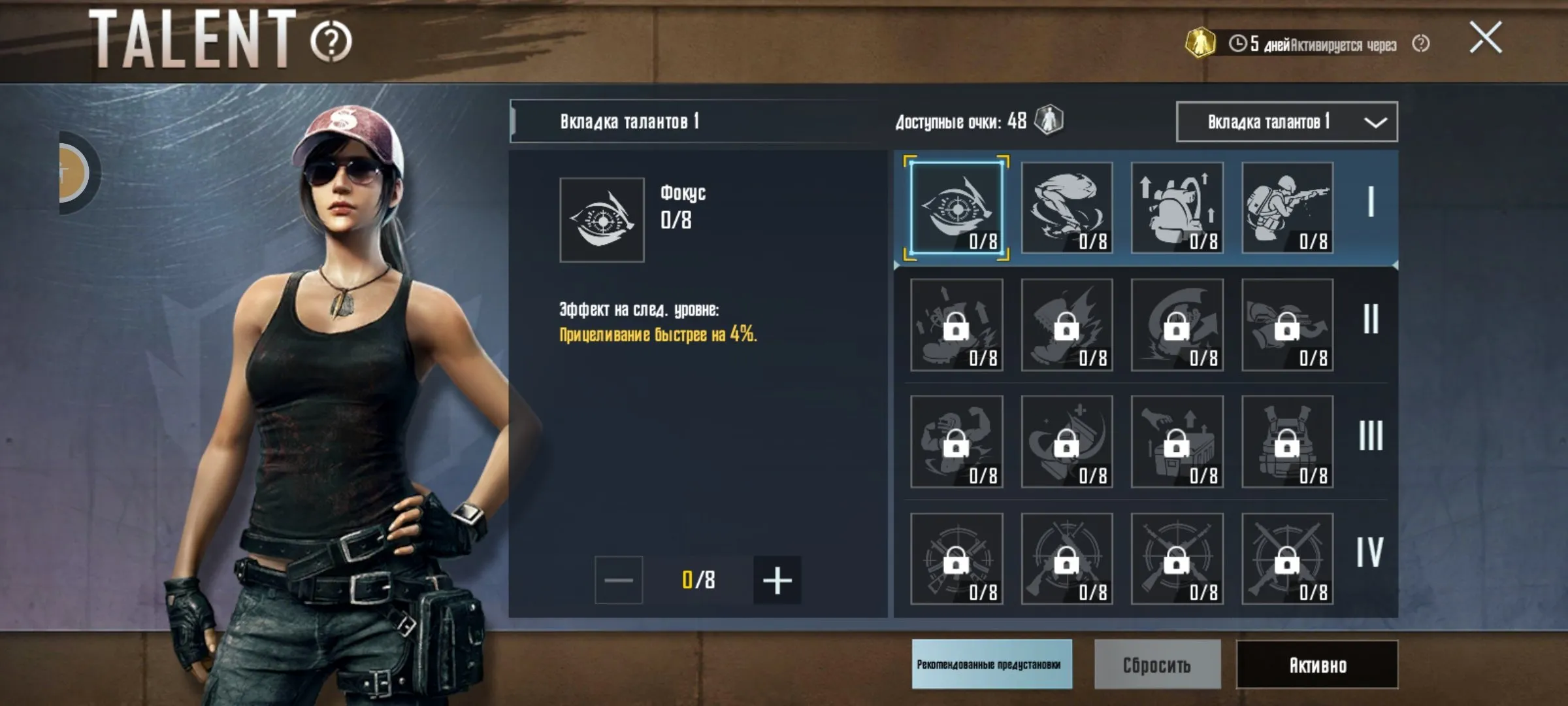Image resolution: width=1568 pixels, height=706 pixels.
Task: Increase Фокус level with the plus stepper
Action: pos(777,580)
